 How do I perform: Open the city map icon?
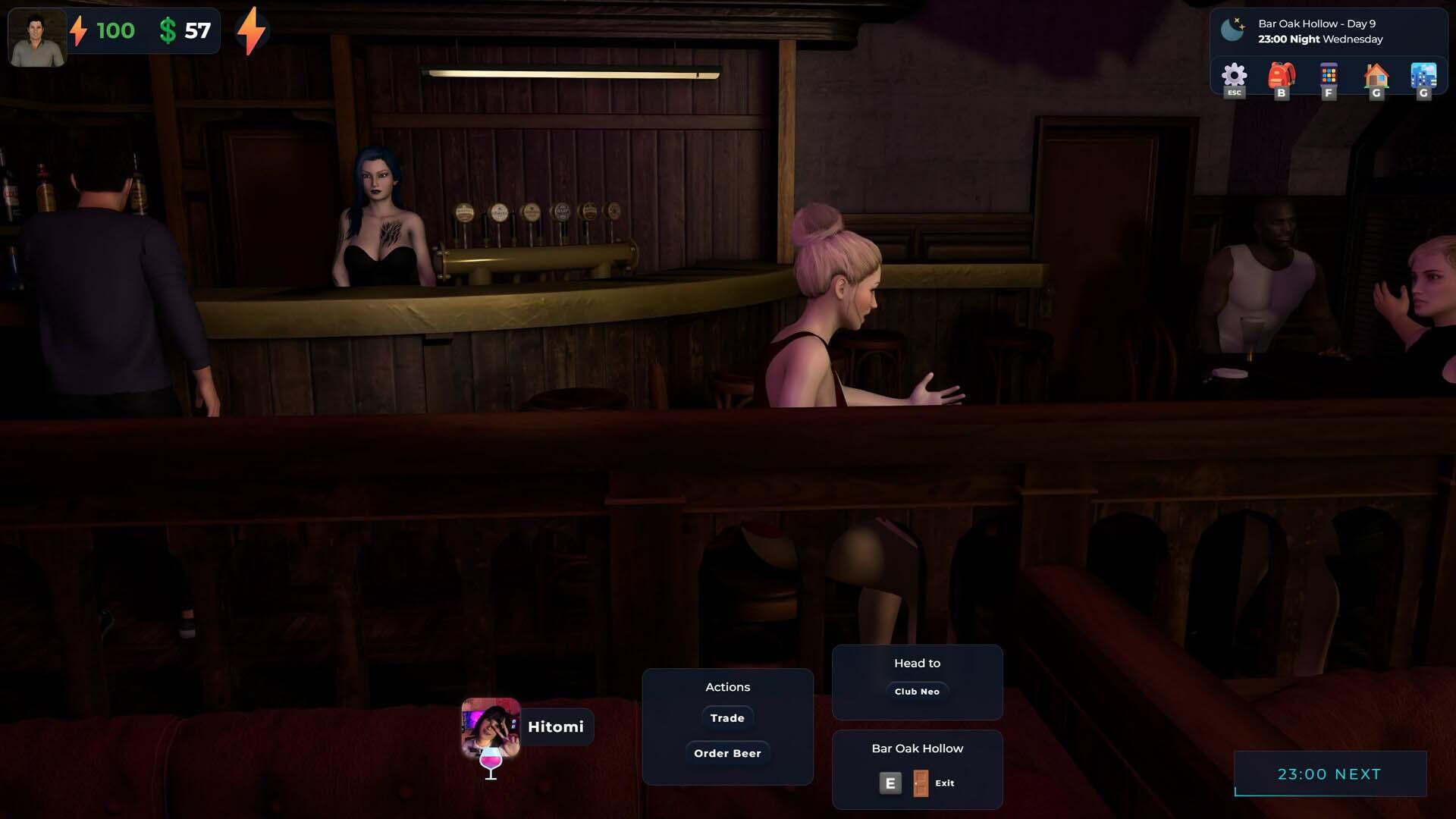click(x=1423, y=77)
